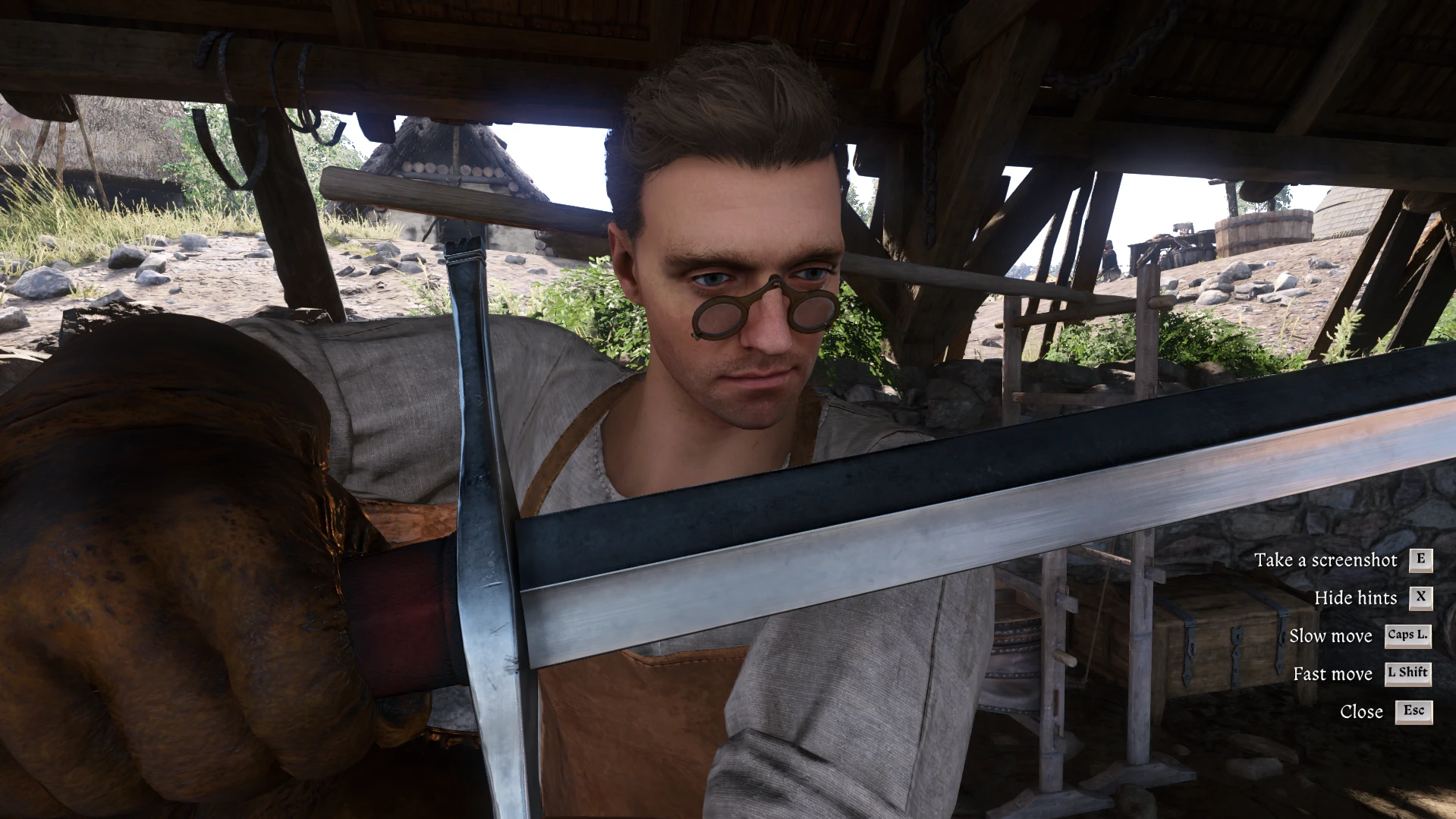Click the E key badge for screenshot

[x=1420, y=560]
